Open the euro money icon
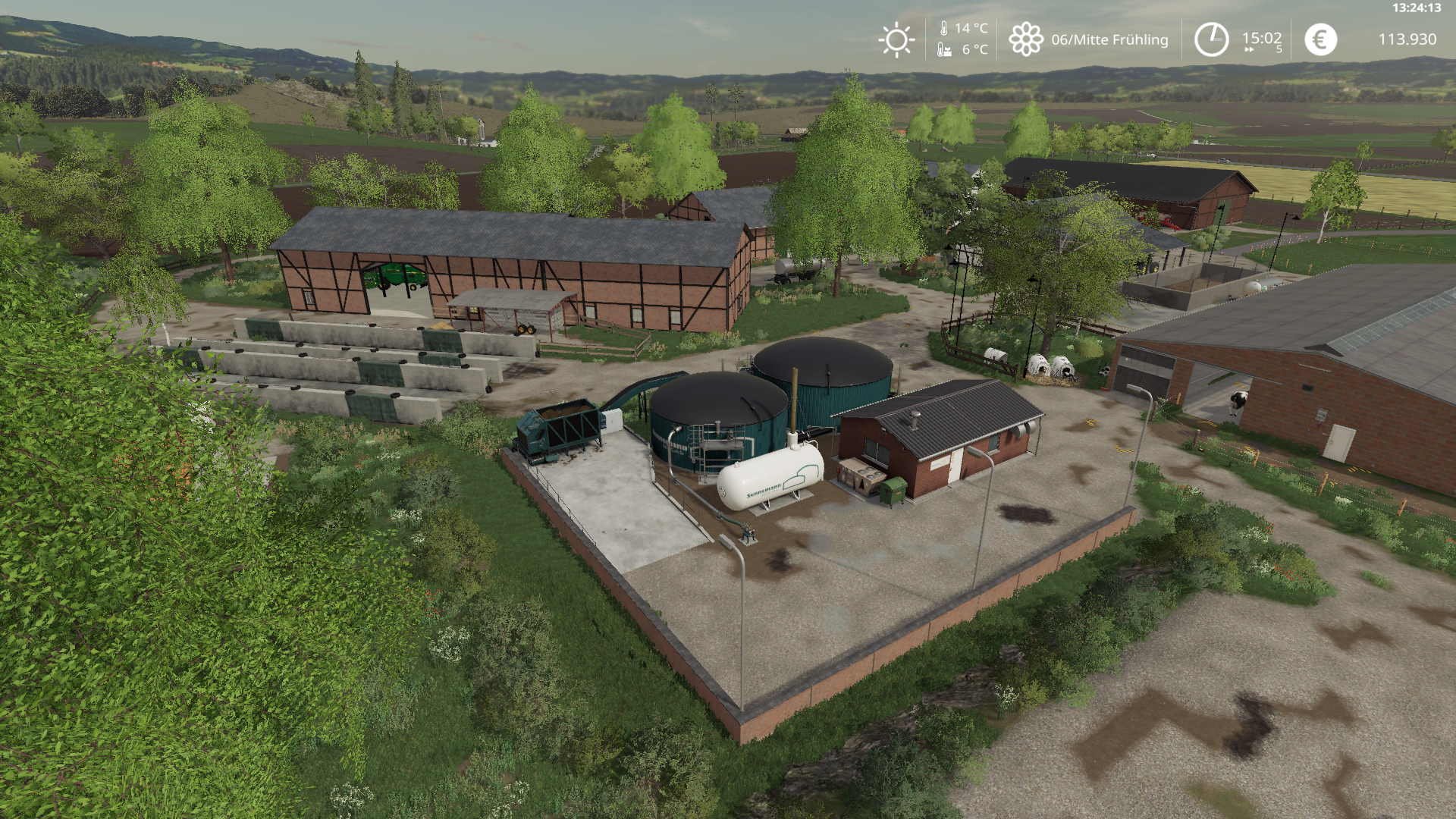Screen dimensions: 1456x819 [1320, 39]
